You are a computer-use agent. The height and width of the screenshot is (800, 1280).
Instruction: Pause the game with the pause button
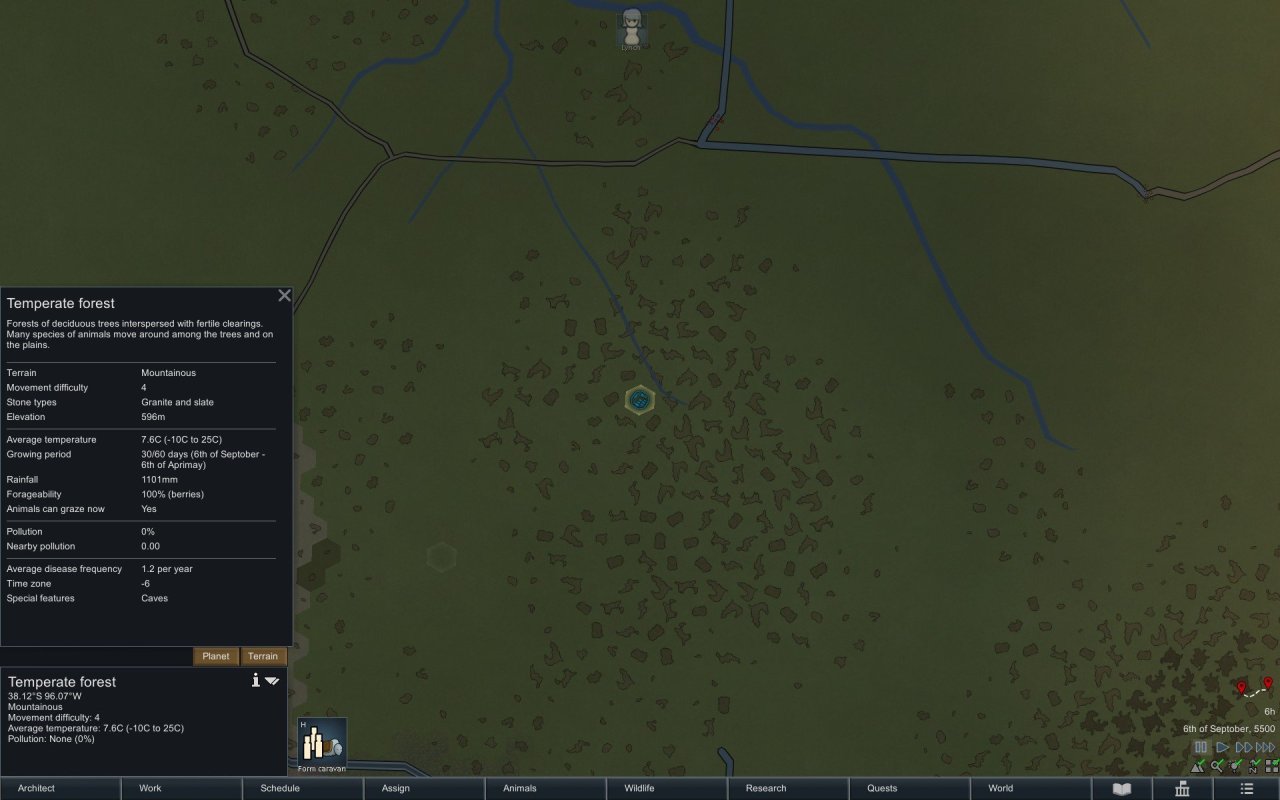[x=1201, y=747]
